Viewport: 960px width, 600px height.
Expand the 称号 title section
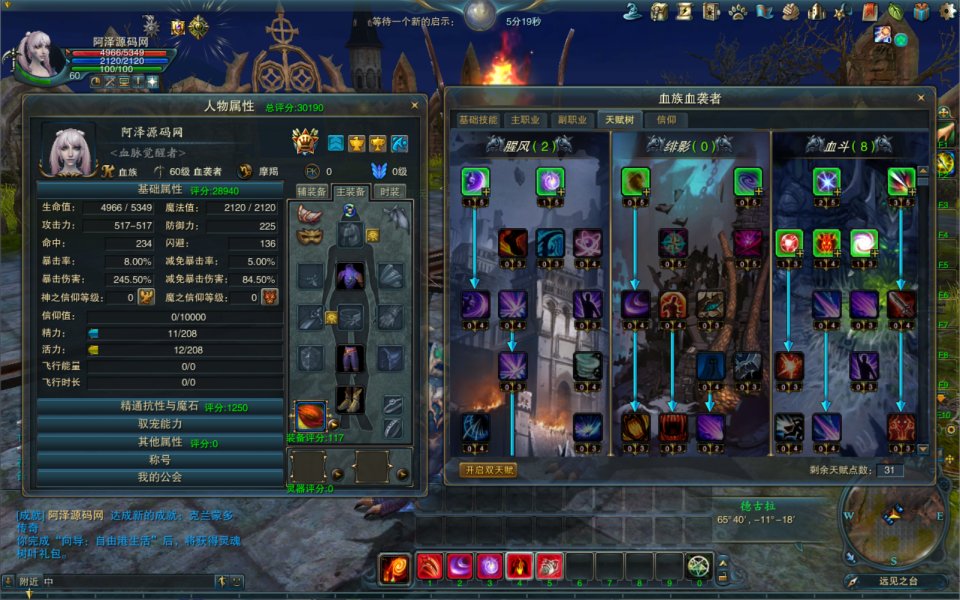[160, 460]
